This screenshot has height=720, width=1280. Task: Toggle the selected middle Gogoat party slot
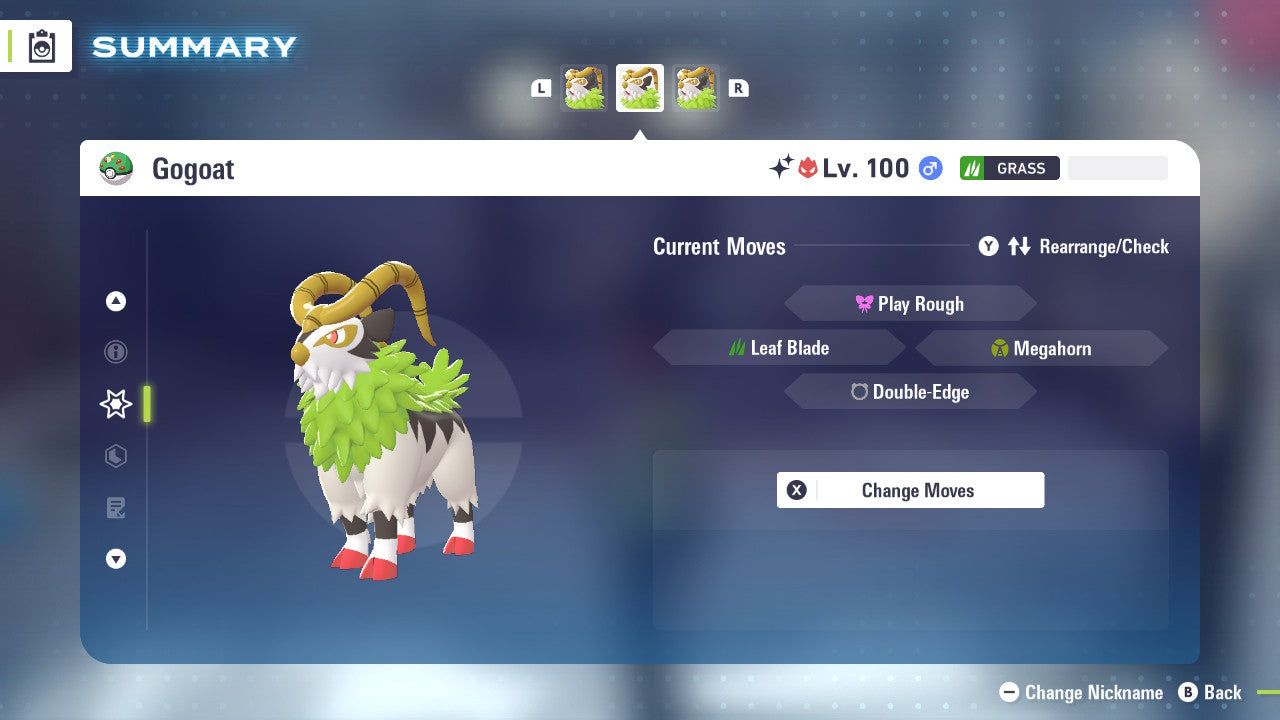coord(640,87)
